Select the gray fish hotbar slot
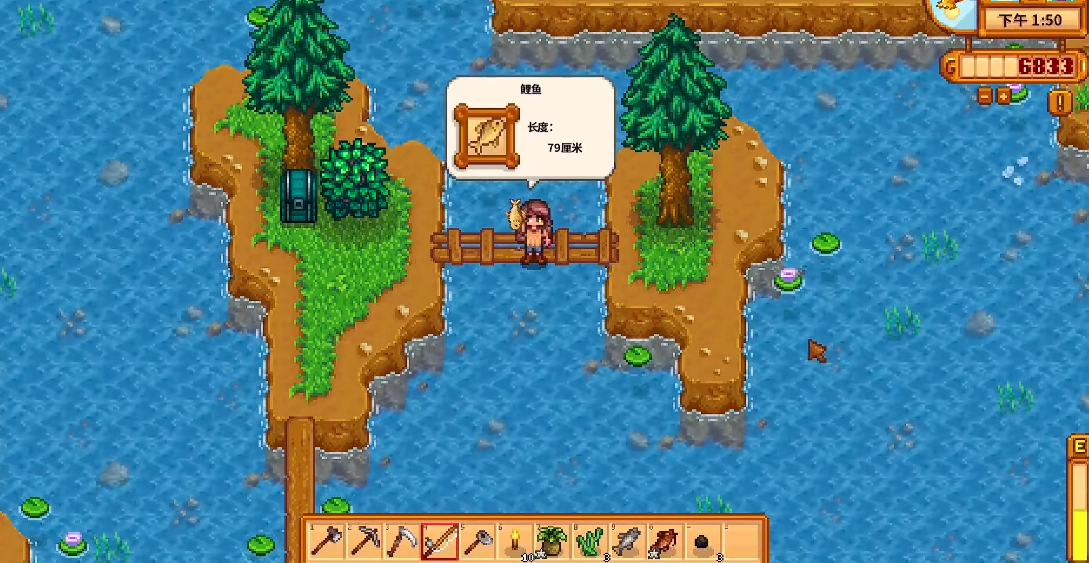This screenshot has height=563, width=1089. tap(627, 541)
